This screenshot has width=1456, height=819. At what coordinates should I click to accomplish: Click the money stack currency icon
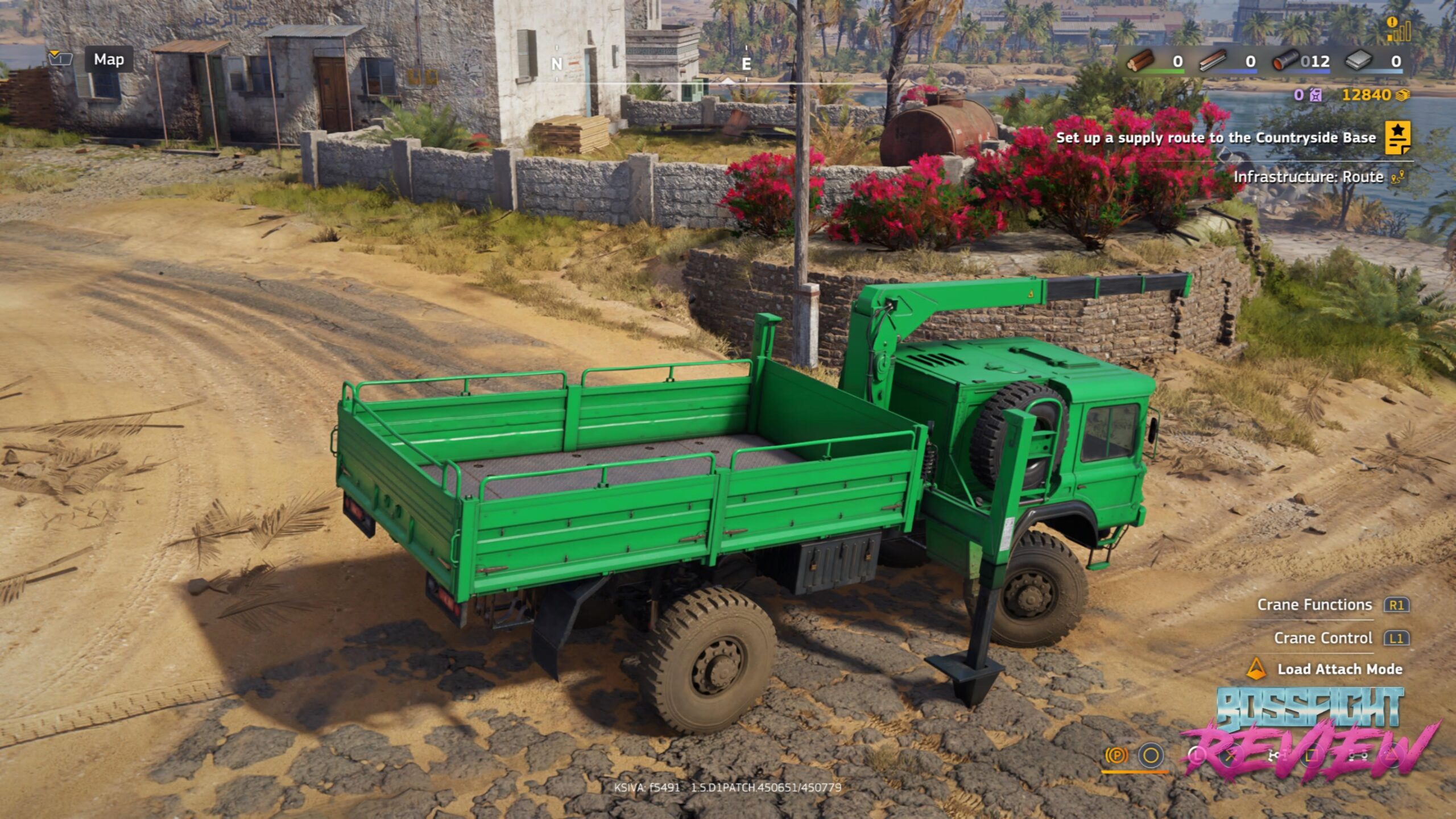coord(1403,95)
